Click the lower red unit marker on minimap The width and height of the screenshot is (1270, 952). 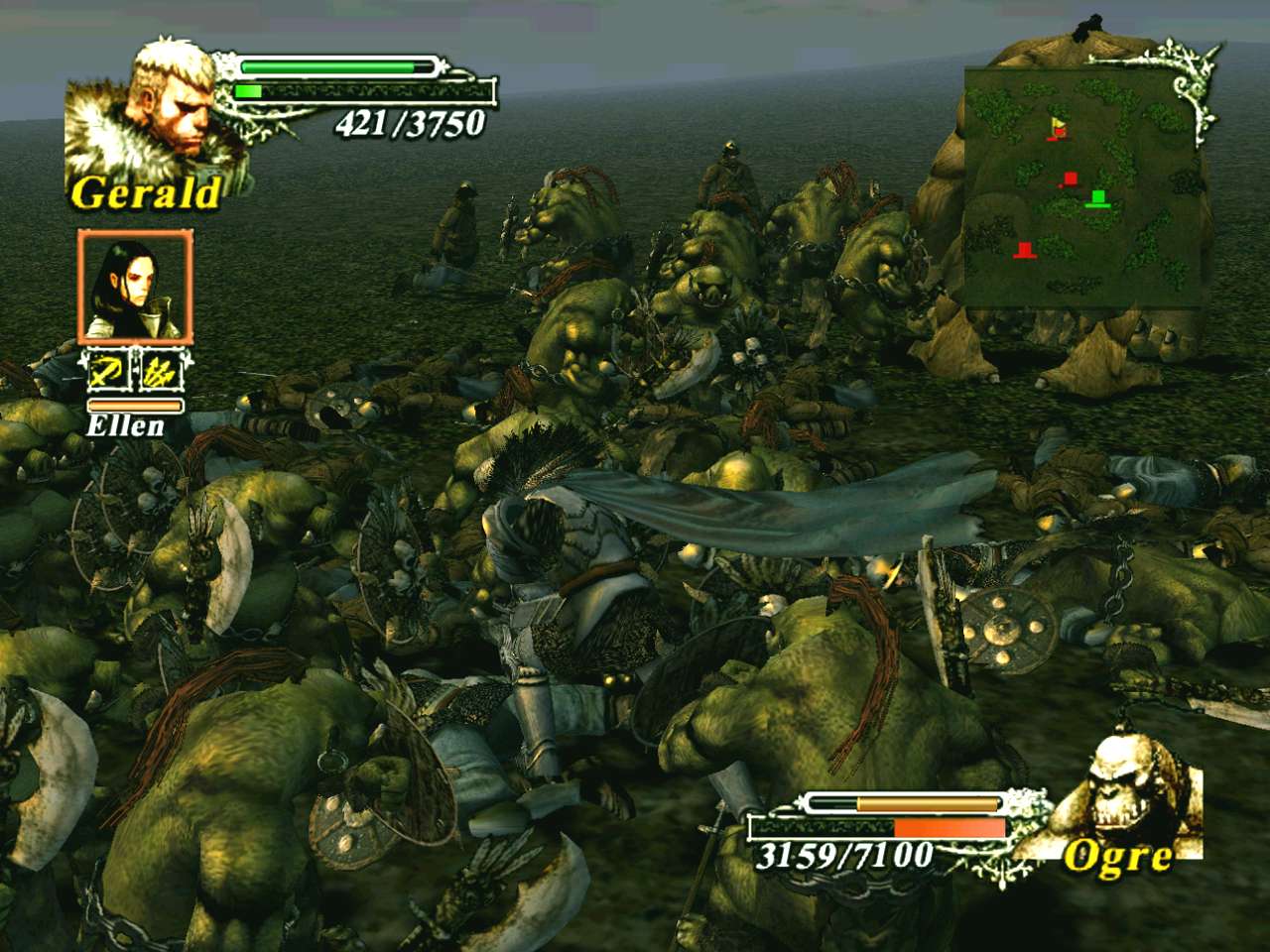(1027, 249)
